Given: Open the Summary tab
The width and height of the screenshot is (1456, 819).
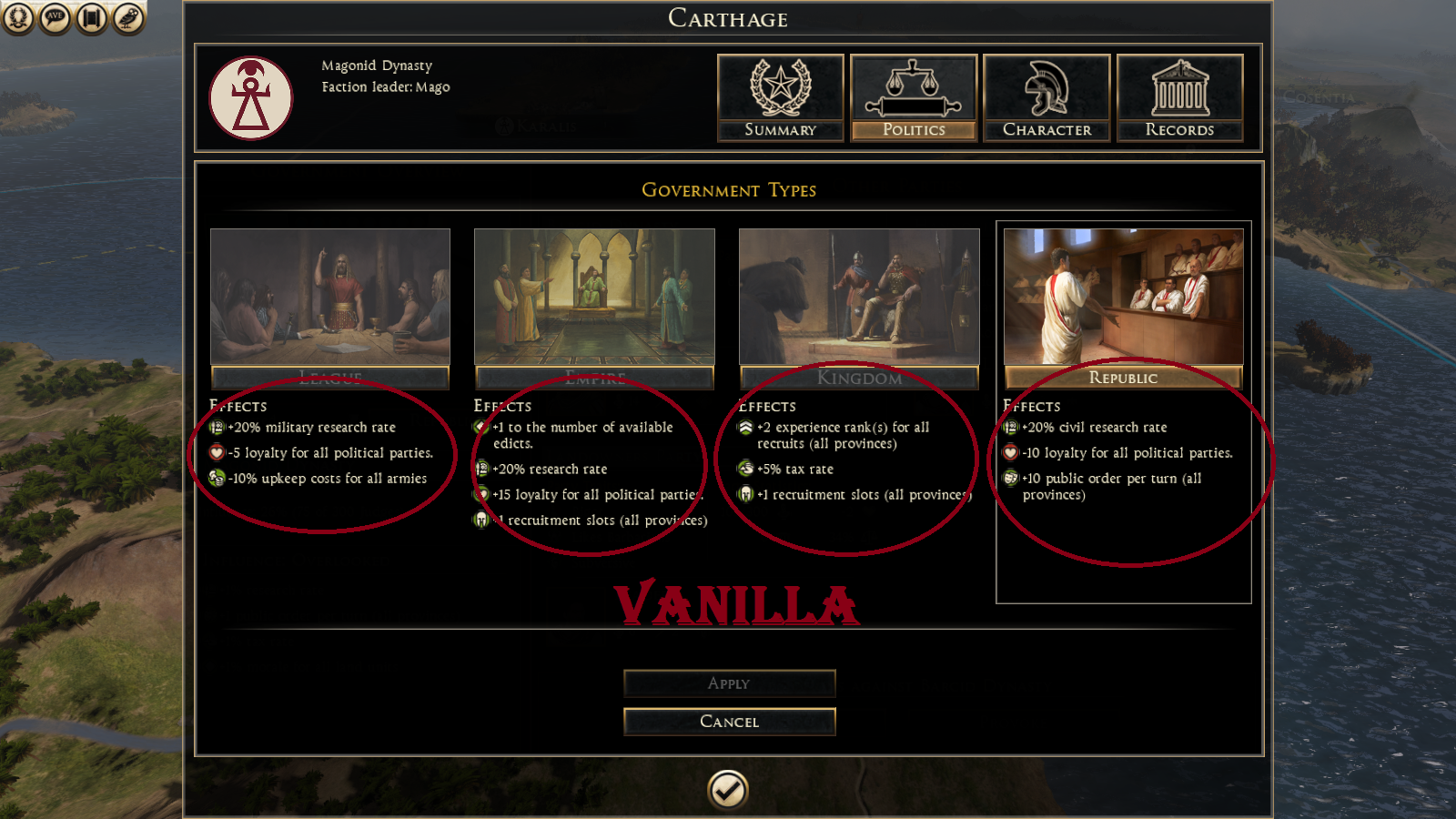Looking at the screenshot, I should (780, 97).
